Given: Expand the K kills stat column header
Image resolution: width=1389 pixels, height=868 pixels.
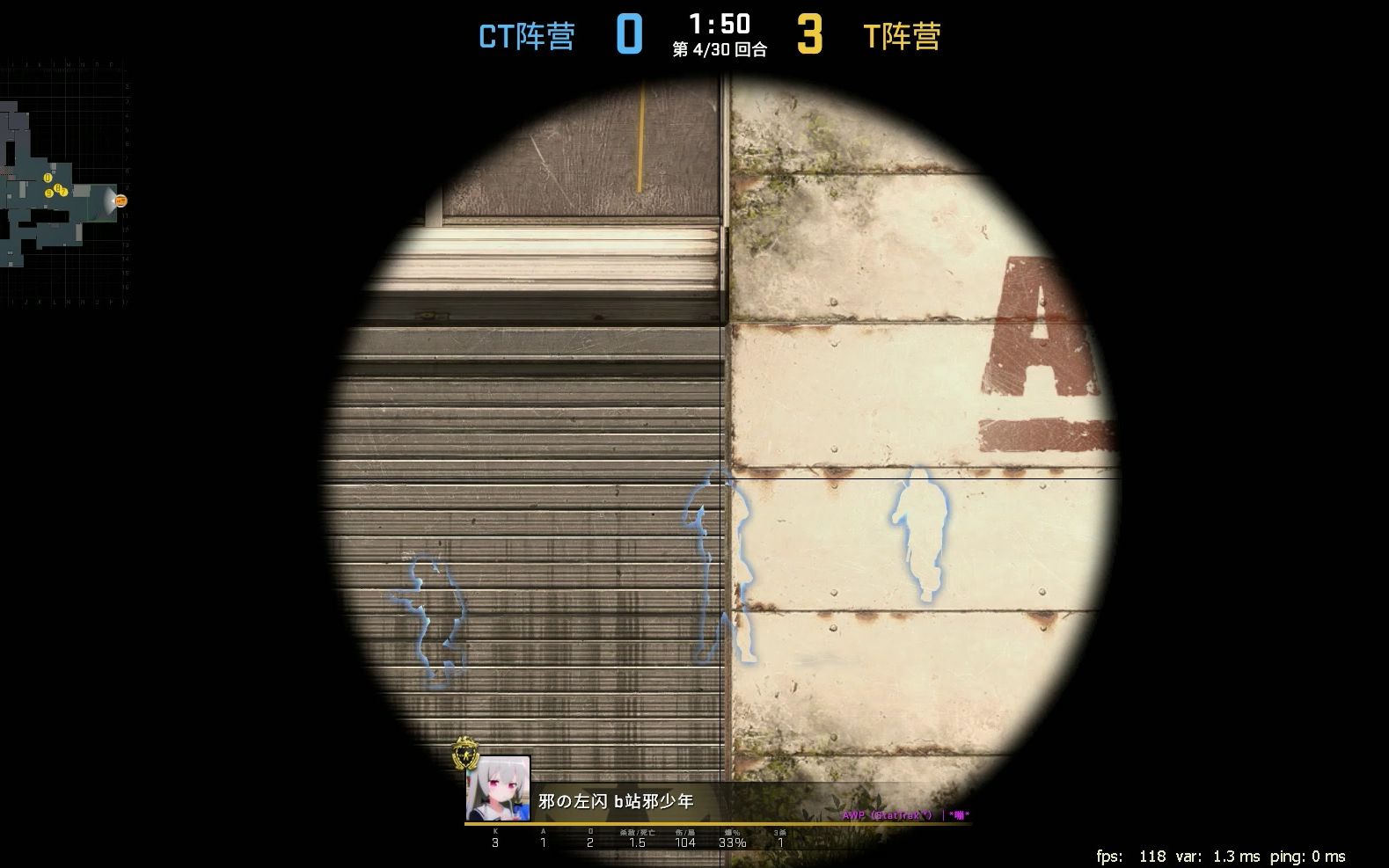Looking at the screenshot, I should [494, 830].
